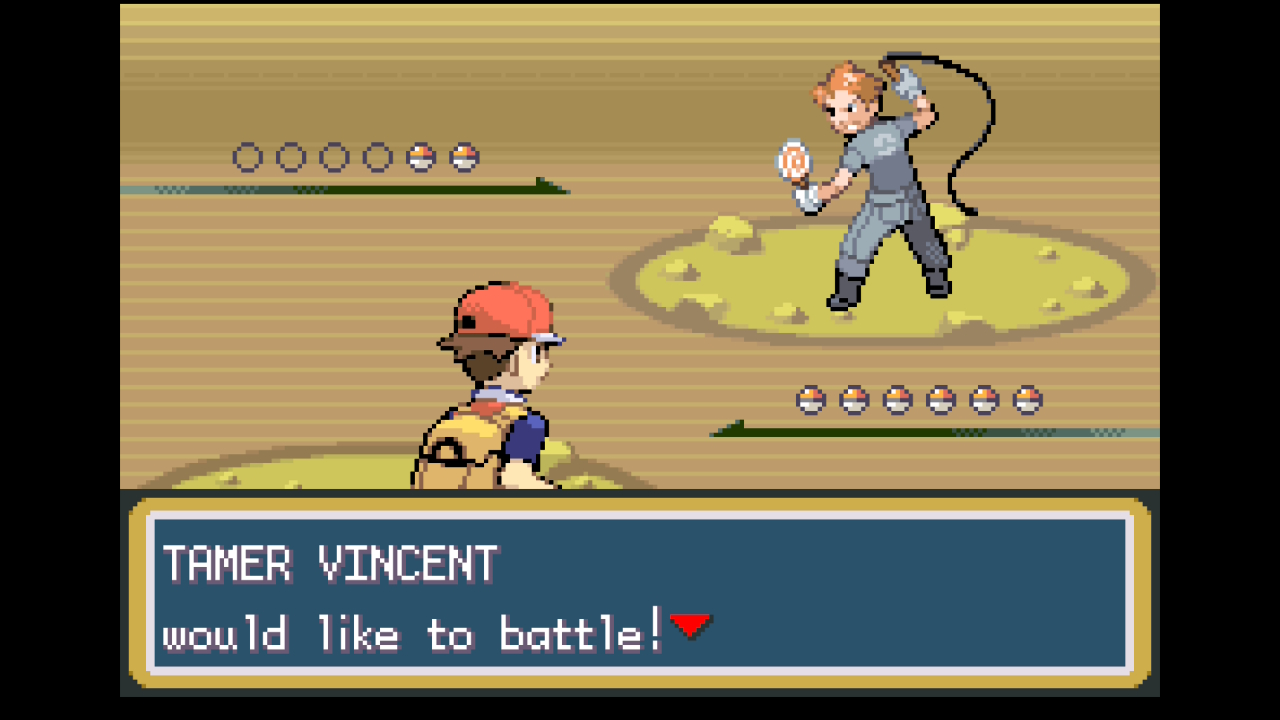Click the red continue arrow in the dialog box
1280x720 pixels.
(x=692, y=625)
